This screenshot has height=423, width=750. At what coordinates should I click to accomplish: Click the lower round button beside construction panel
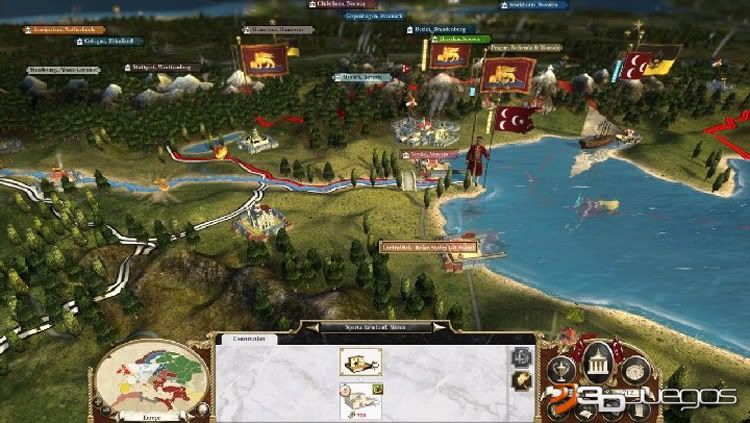tap(522, 379)
